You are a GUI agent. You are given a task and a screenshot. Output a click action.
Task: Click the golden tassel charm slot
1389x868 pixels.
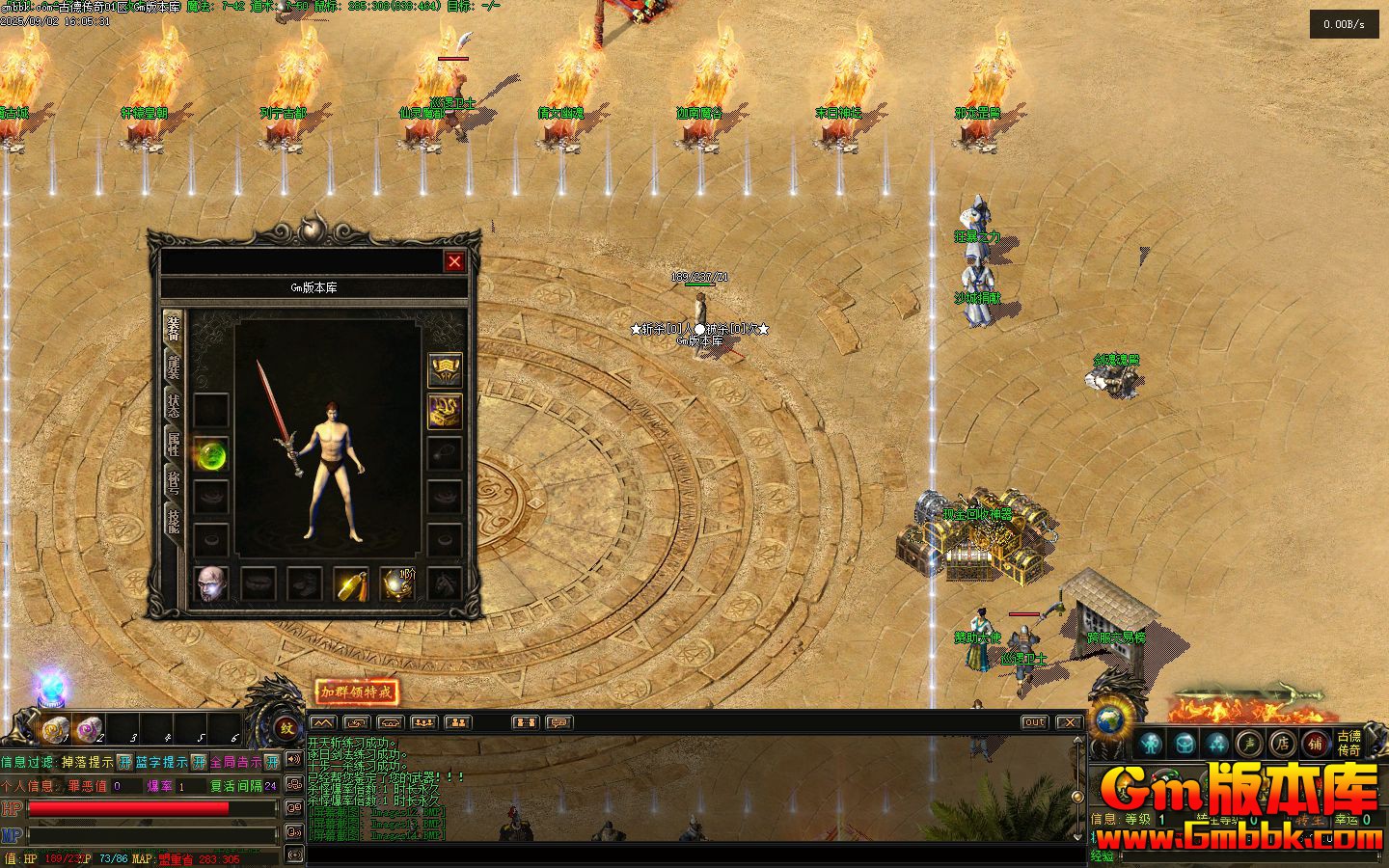[x=351, y=583]
